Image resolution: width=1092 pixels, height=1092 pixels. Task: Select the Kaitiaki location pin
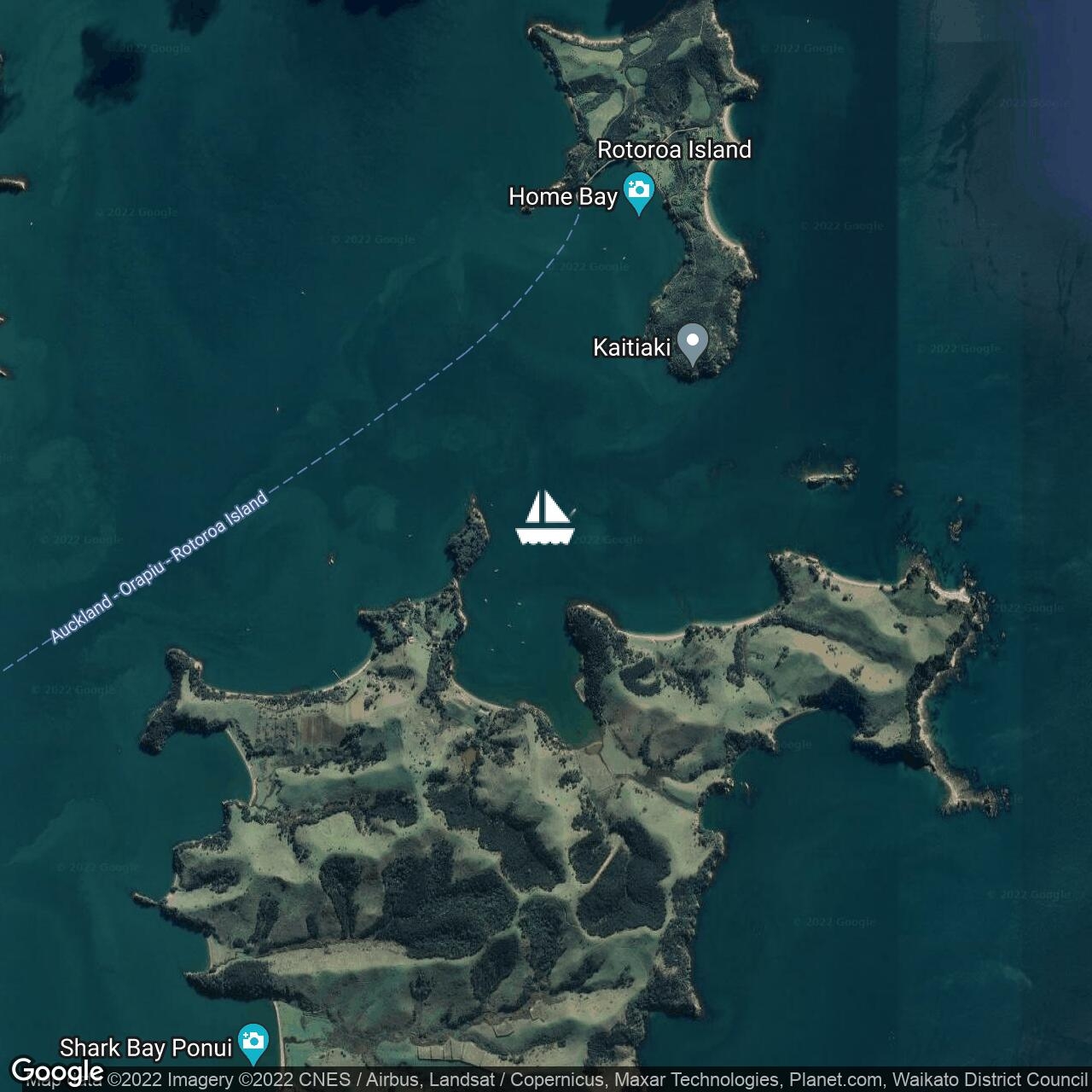(x=693, y=344)
